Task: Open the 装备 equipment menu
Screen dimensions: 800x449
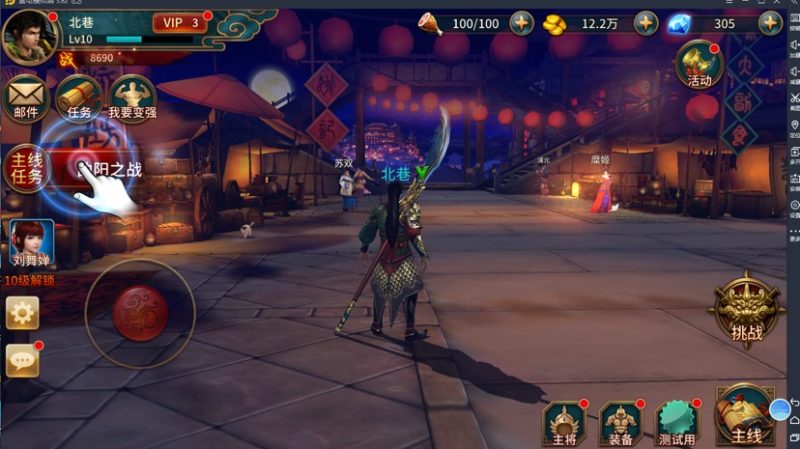Action: click(x=621, y=424)
